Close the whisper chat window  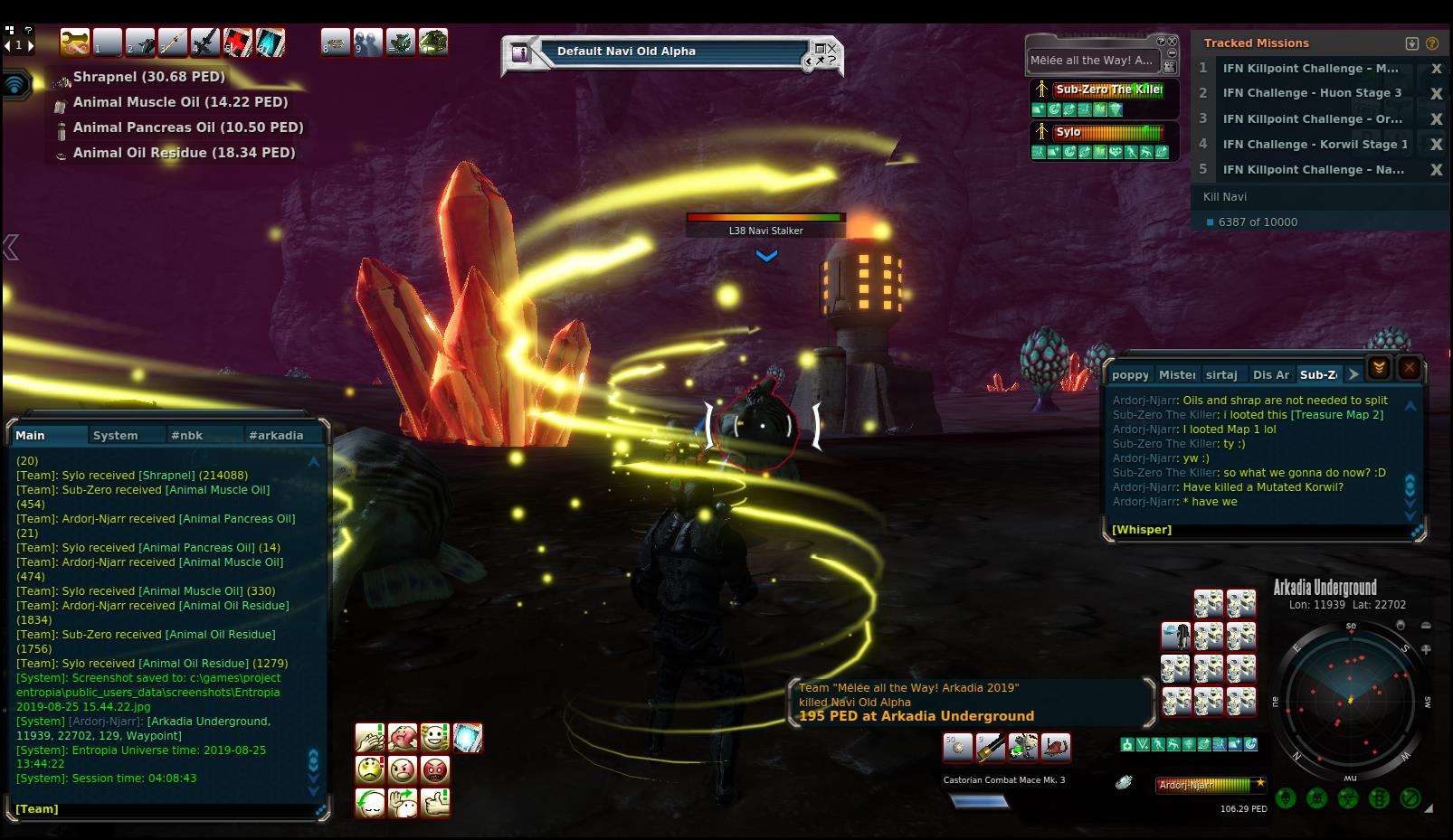click(1409, 367)
